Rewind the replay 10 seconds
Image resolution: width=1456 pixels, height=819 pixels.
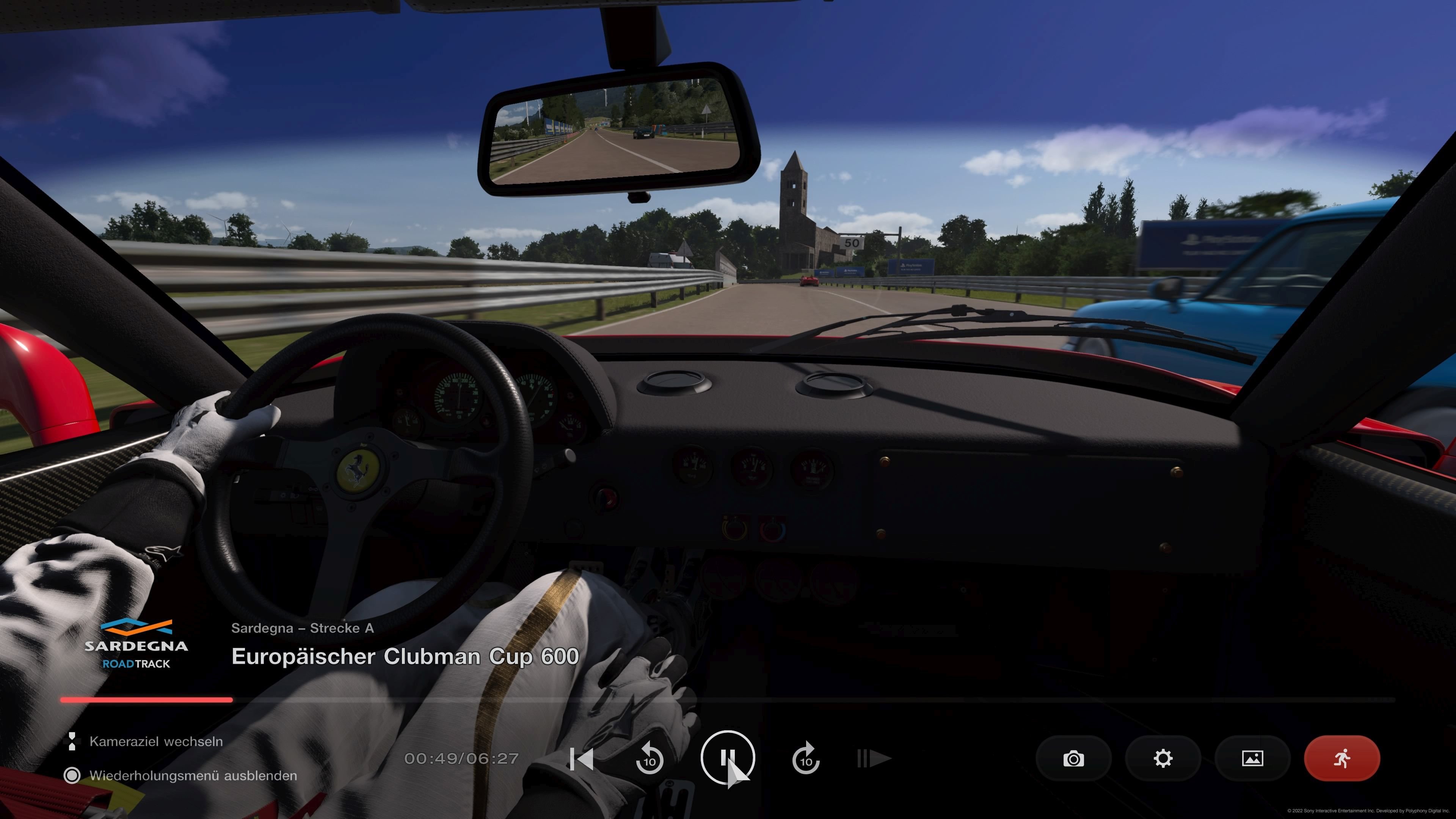coord(650,759)
